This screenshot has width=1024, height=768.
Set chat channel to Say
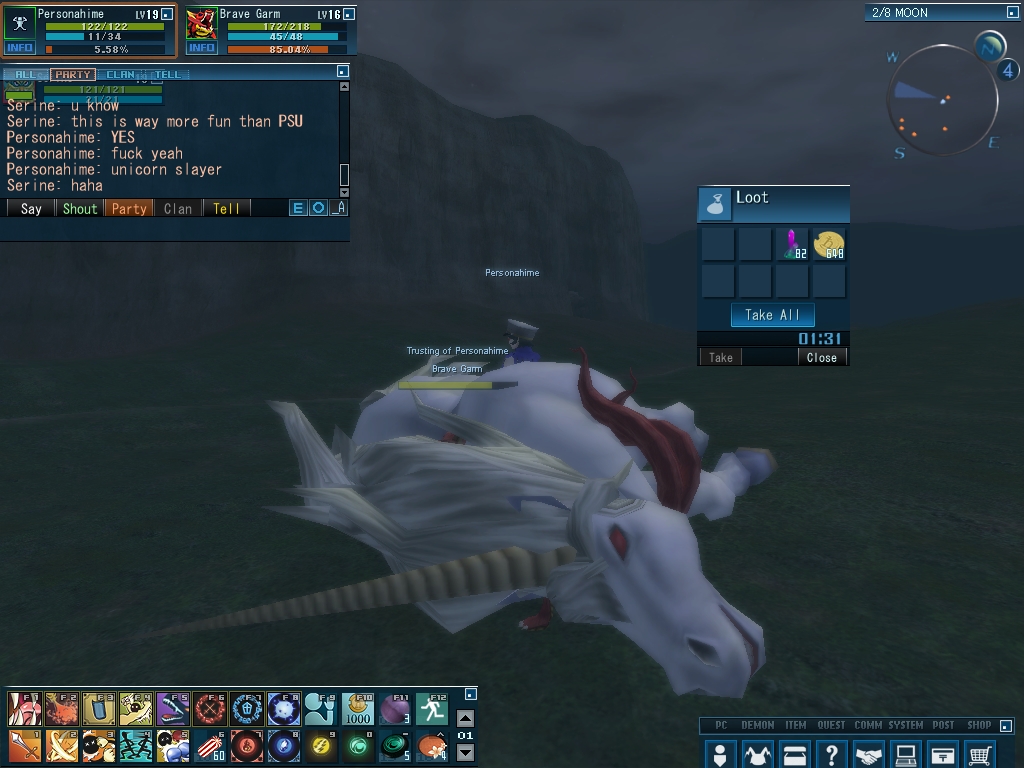click(x=31, y=208)
